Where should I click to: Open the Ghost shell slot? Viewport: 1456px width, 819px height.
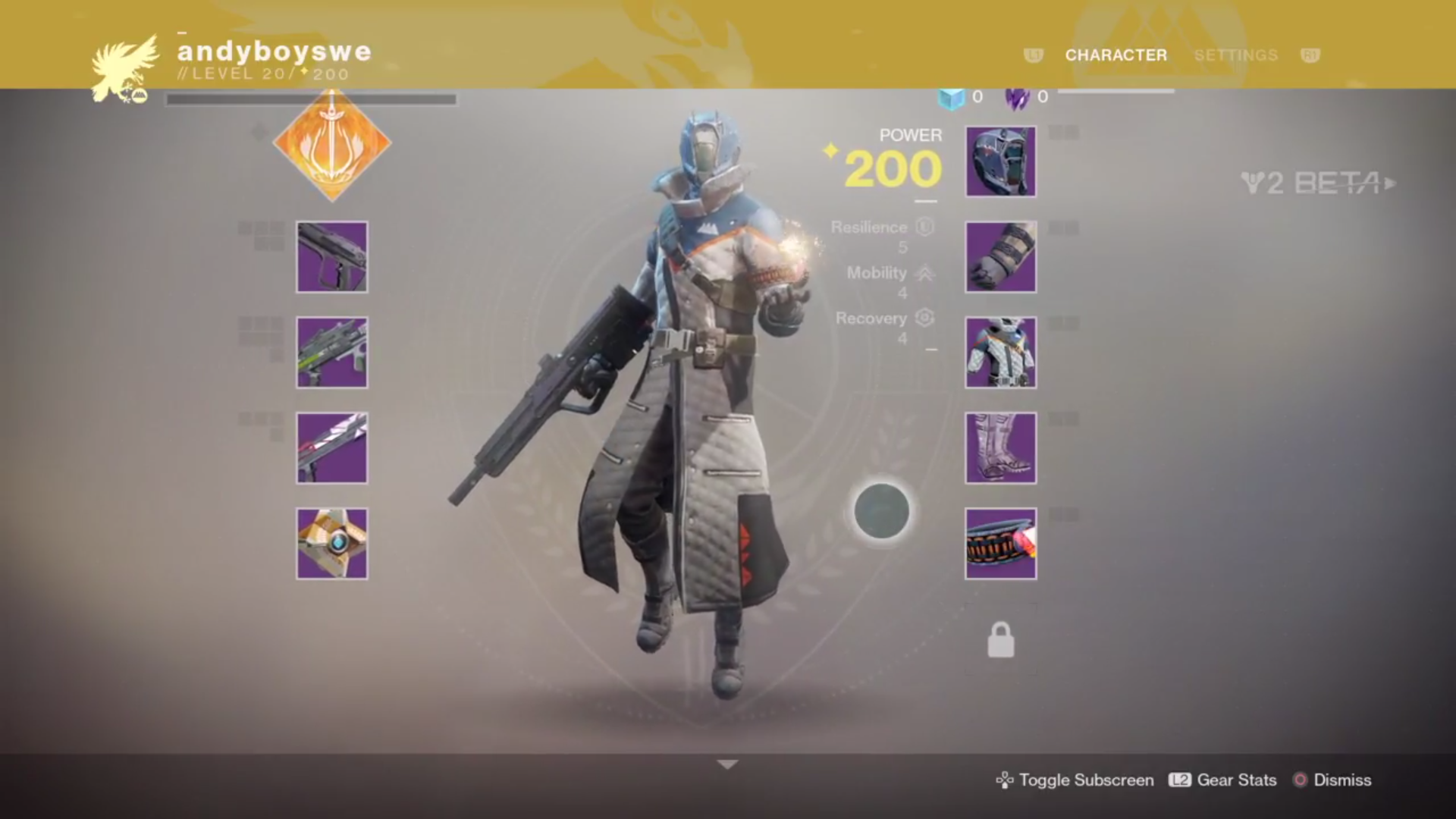[332, 544]
